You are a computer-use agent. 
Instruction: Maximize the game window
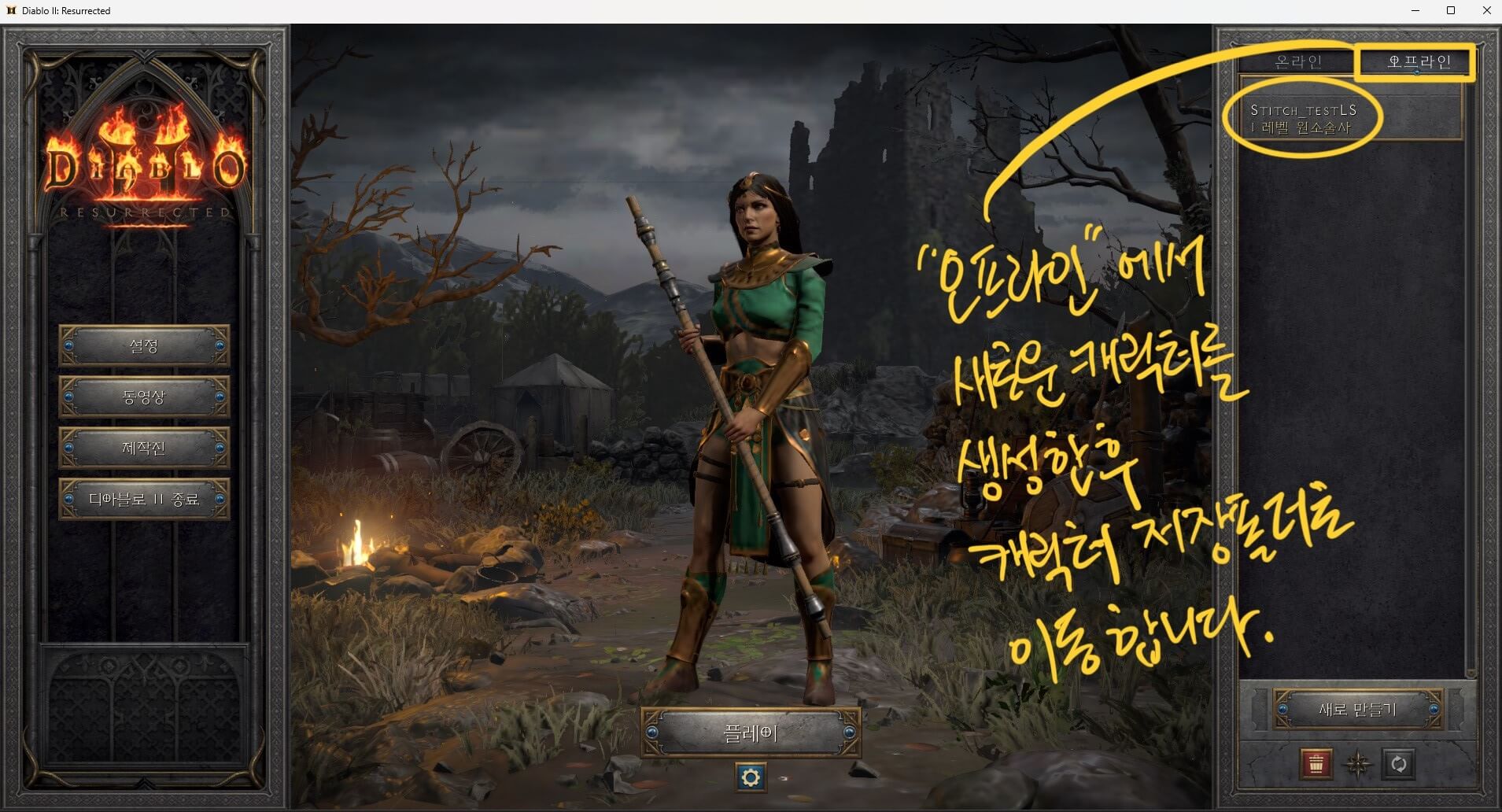coord(1449,10)
